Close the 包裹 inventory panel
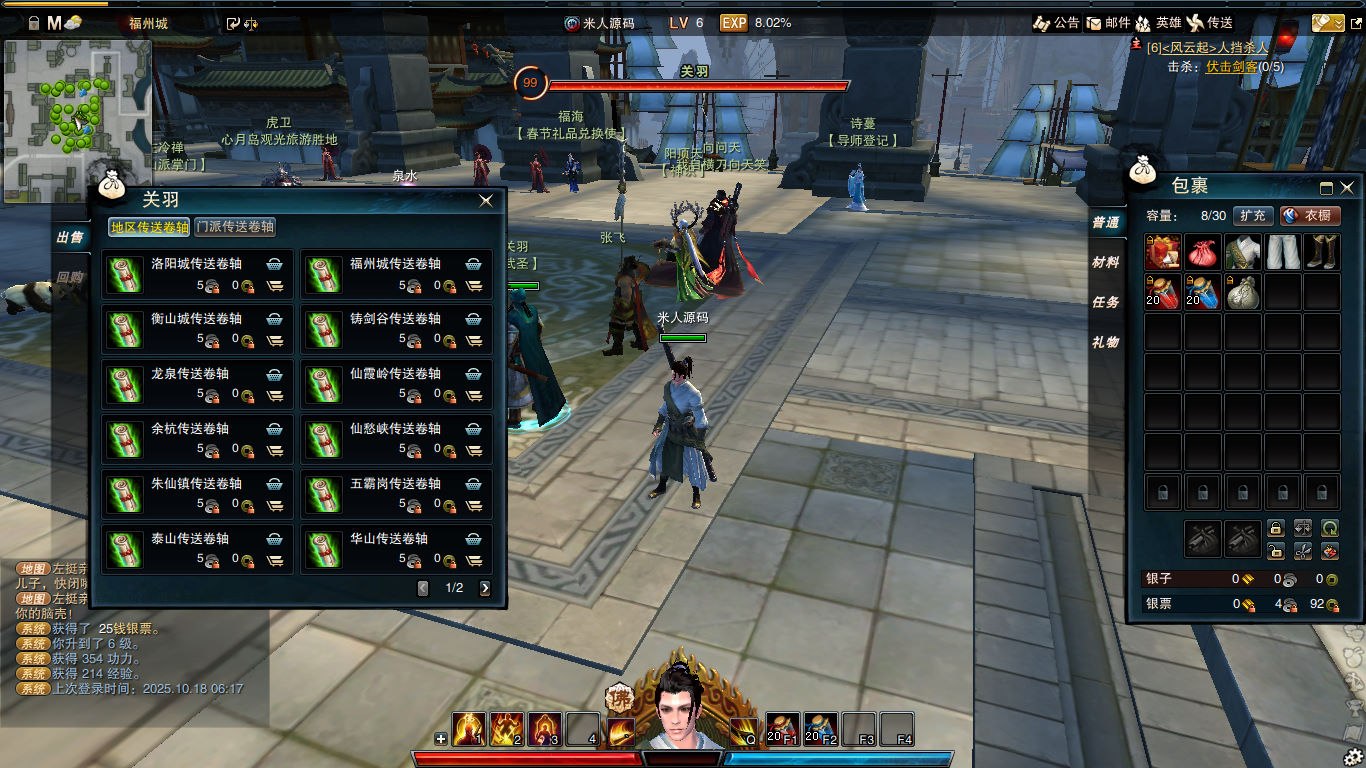 point(1347,187)
